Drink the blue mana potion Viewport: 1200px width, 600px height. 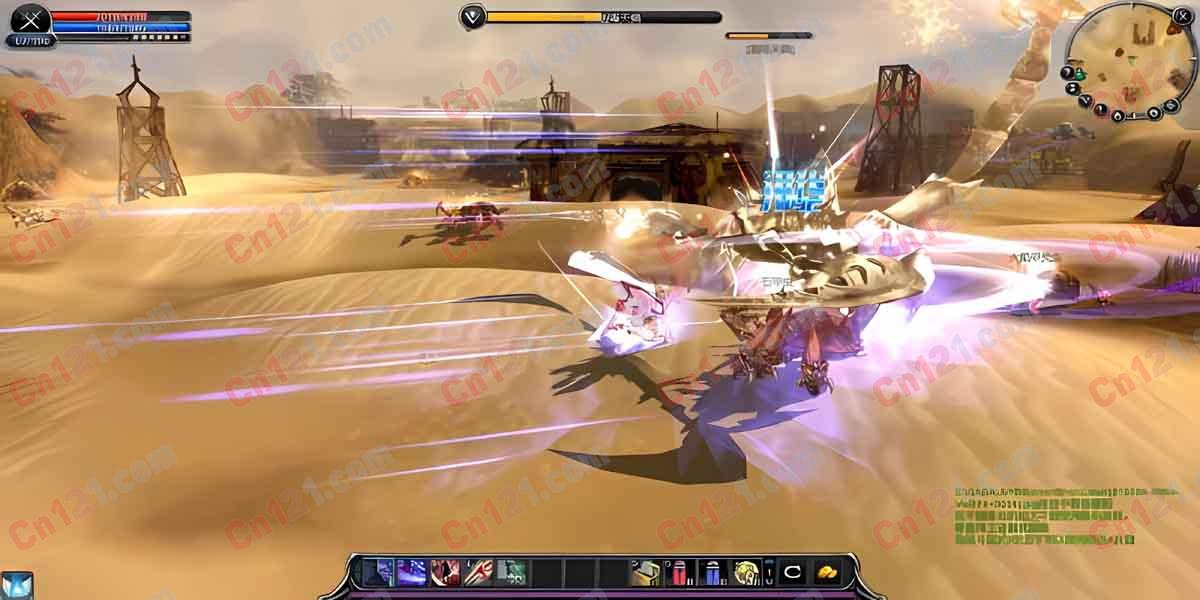711,572
